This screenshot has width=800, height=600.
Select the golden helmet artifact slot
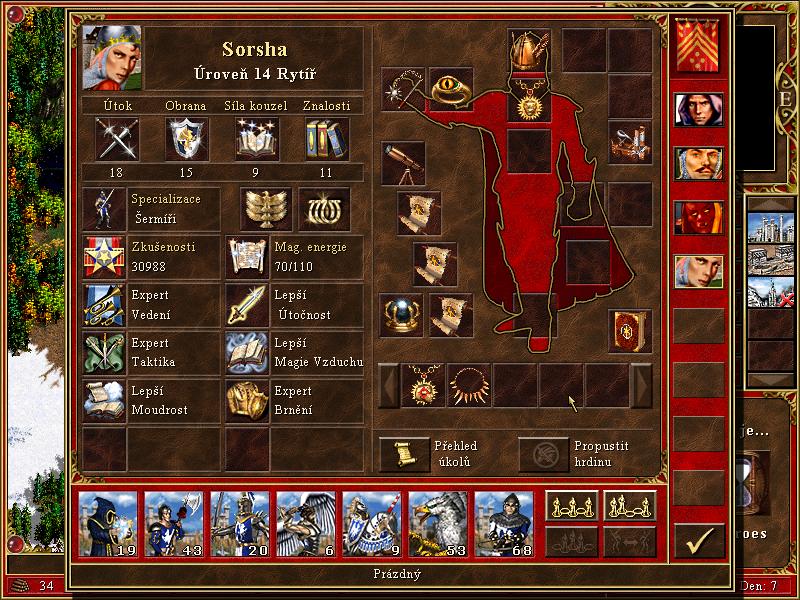point(529,49)
